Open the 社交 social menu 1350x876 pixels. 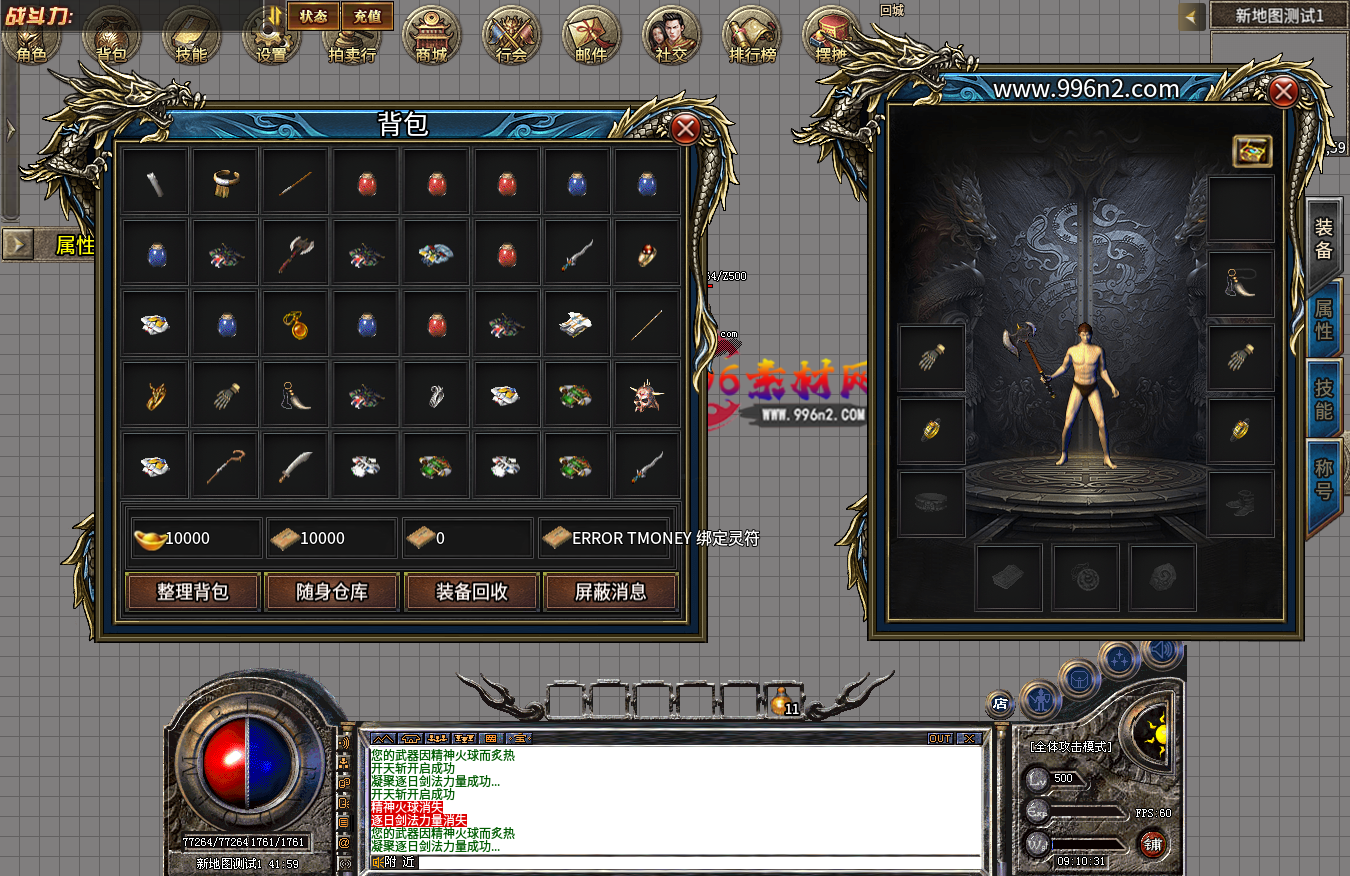(672, 36)
